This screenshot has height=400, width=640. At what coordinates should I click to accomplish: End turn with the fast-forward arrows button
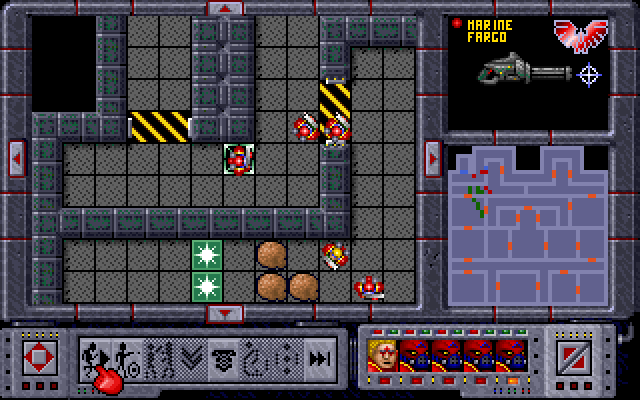[319, 356]
